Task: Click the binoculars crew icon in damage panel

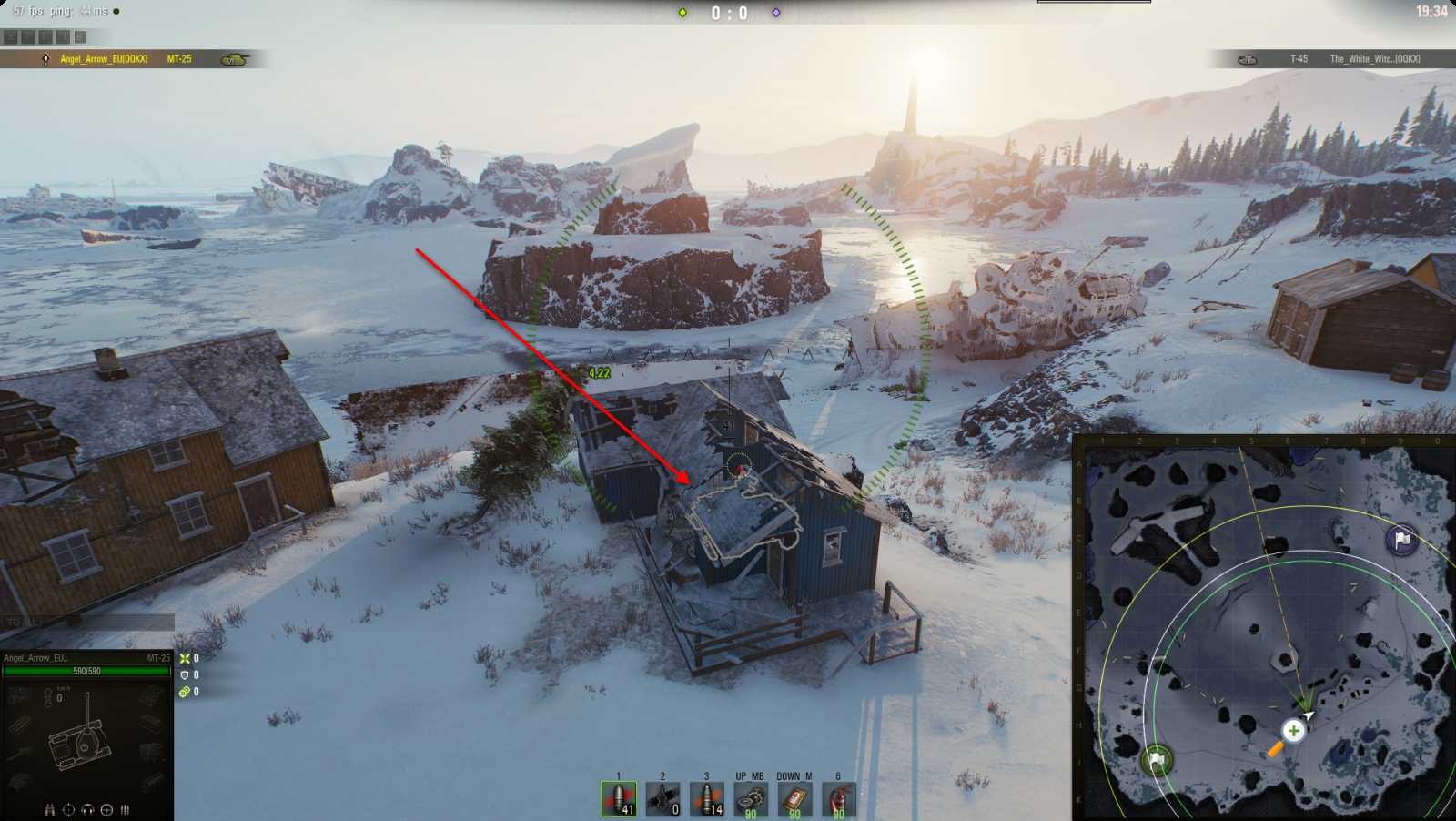Action: (x=50, y=809)
